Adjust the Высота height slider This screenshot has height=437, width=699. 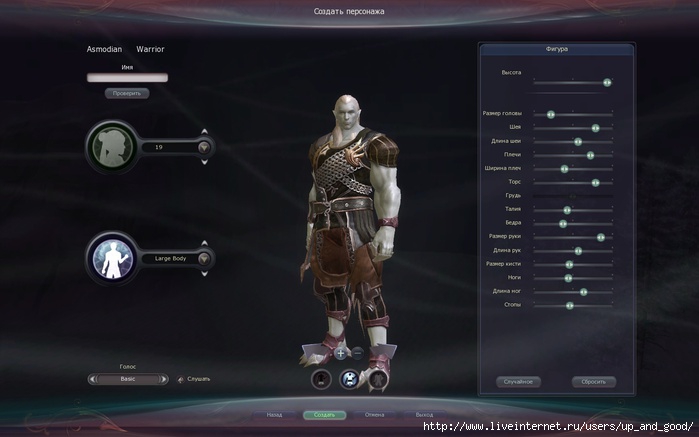pos(607,82)
